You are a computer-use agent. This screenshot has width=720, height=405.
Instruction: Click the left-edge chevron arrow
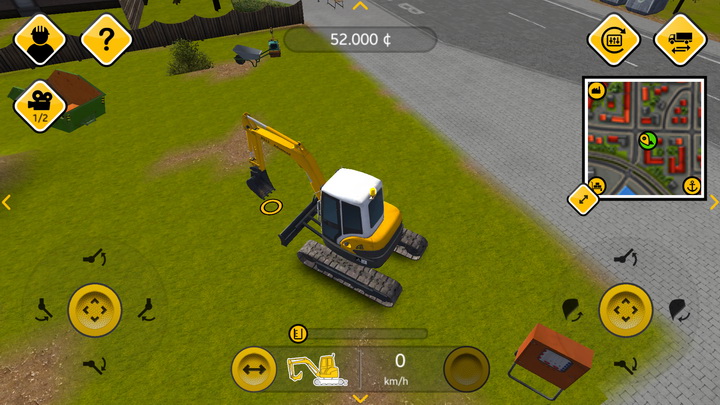click(x=6, y=202)
